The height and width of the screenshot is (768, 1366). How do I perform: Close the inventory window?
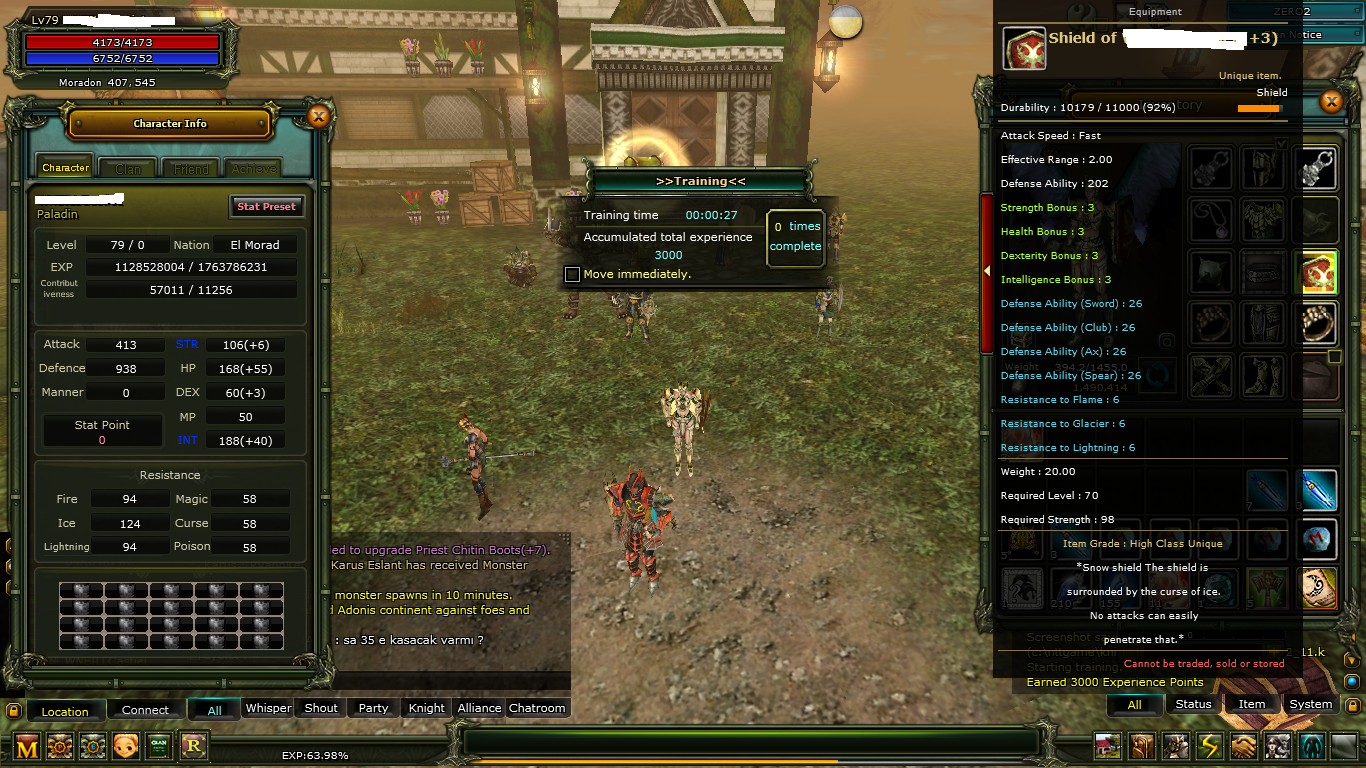[1330, 101]
